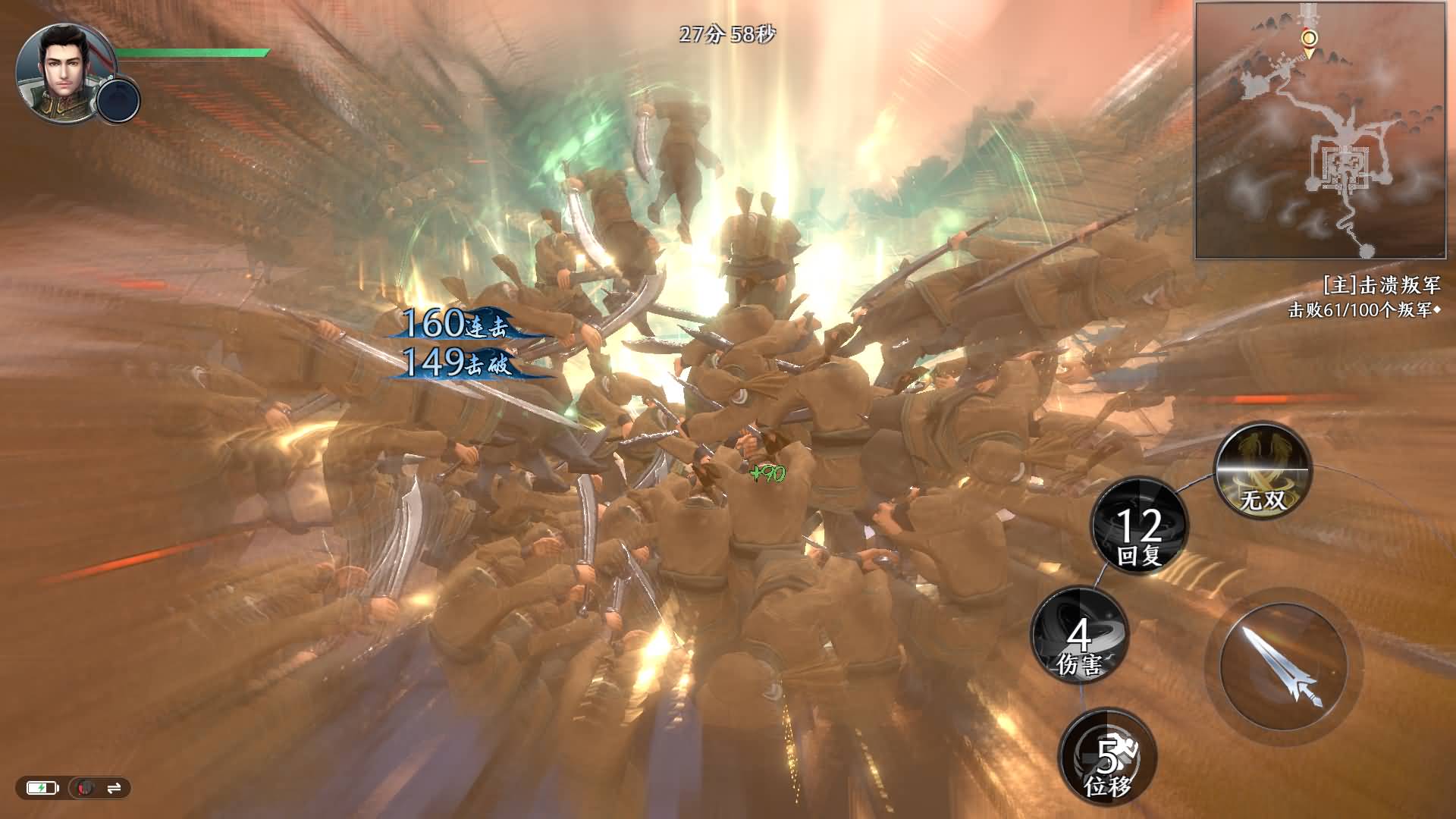Activate the 无双 musou skill
Viewport: 1456px width, 819px height.
tap(1263, 472)
